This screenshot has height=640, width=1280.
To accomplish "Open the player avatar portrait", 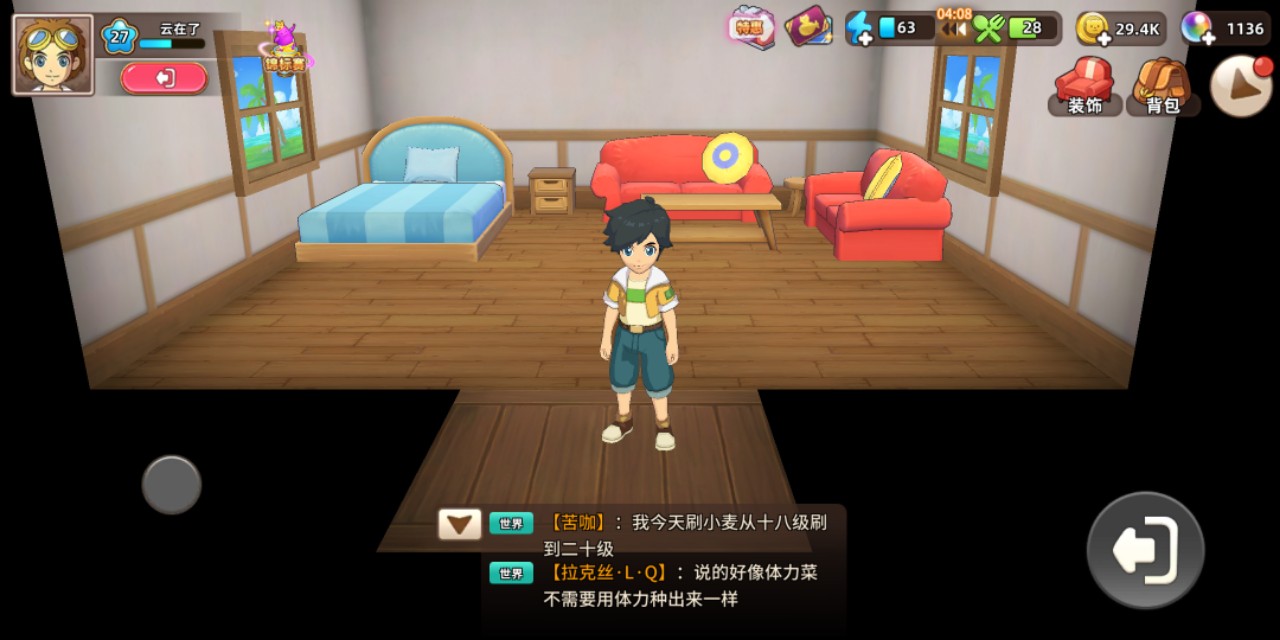I will tap(53, 55).
